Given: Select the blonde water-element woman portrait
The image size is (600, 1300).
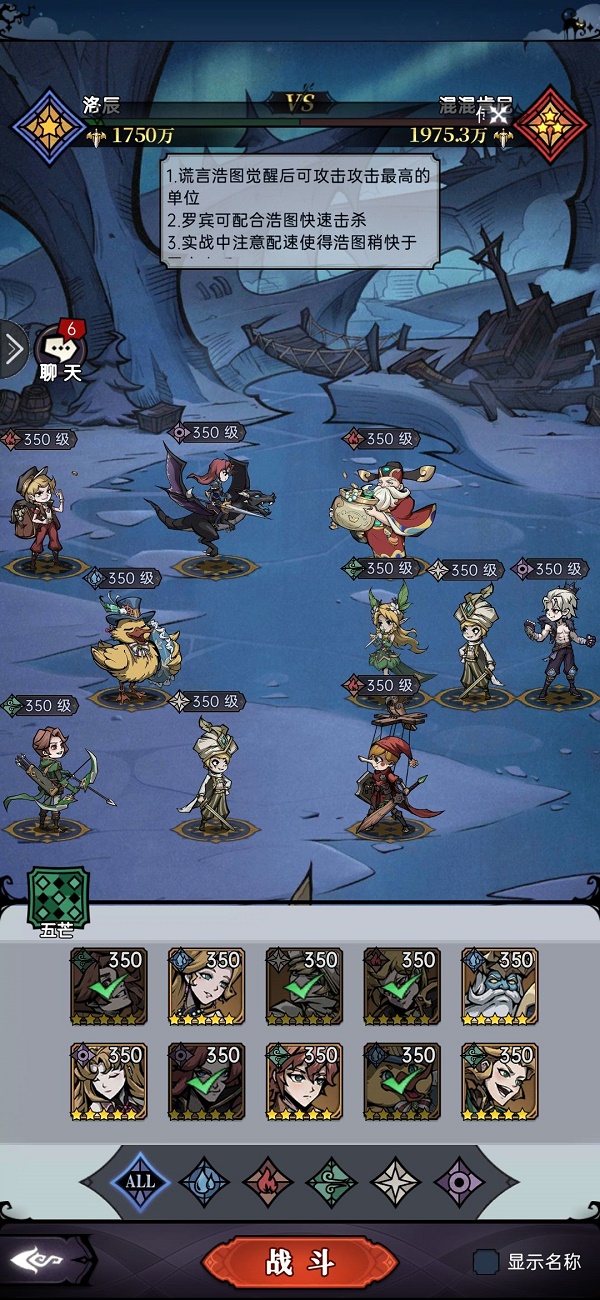Looking at the screenshot, I should pyautogui.click(x=206, y=987).
